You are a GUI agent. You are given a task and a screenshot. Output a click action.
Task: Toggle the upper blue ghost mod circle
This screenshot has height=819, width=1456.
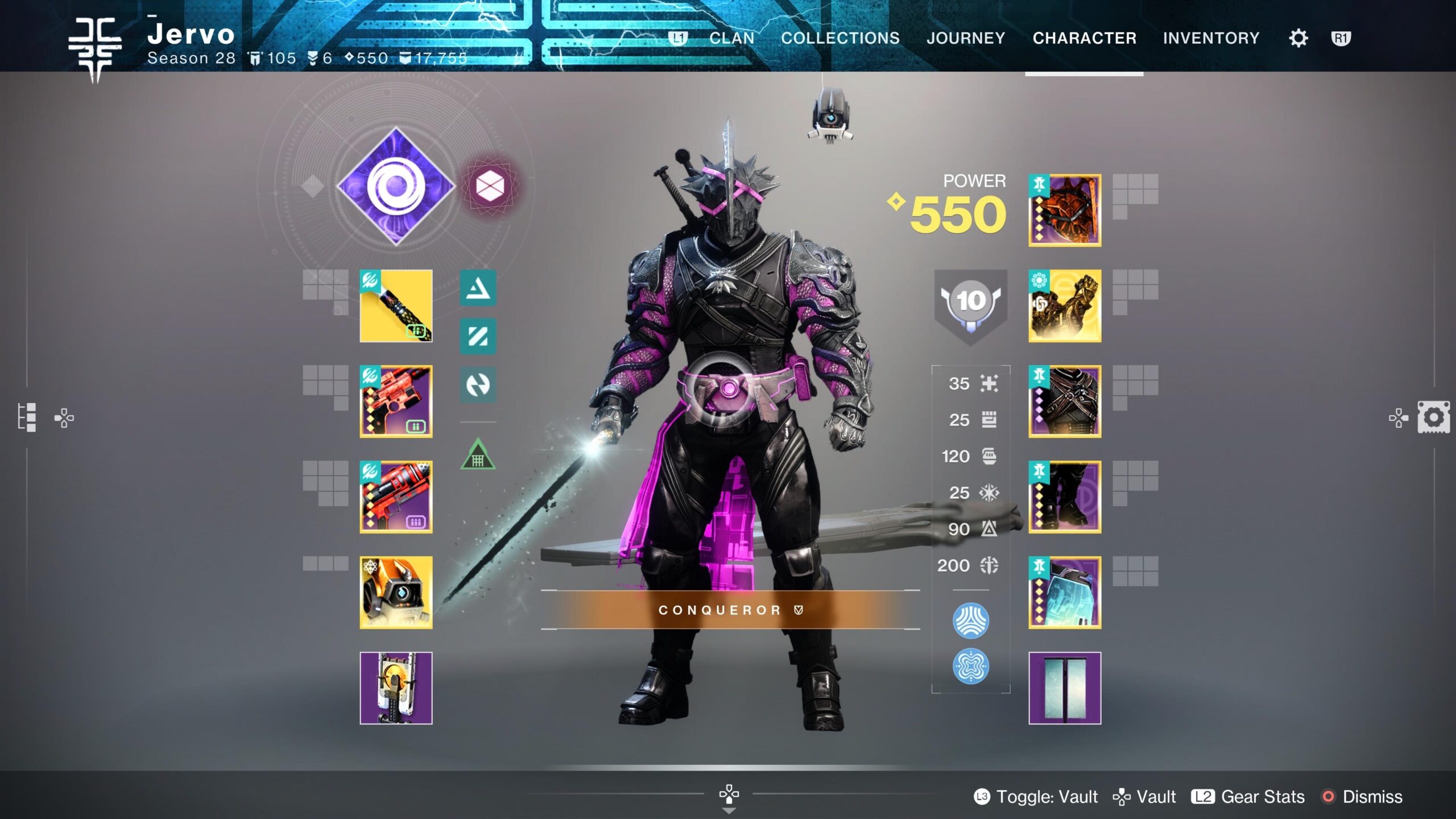pos(970,620)
